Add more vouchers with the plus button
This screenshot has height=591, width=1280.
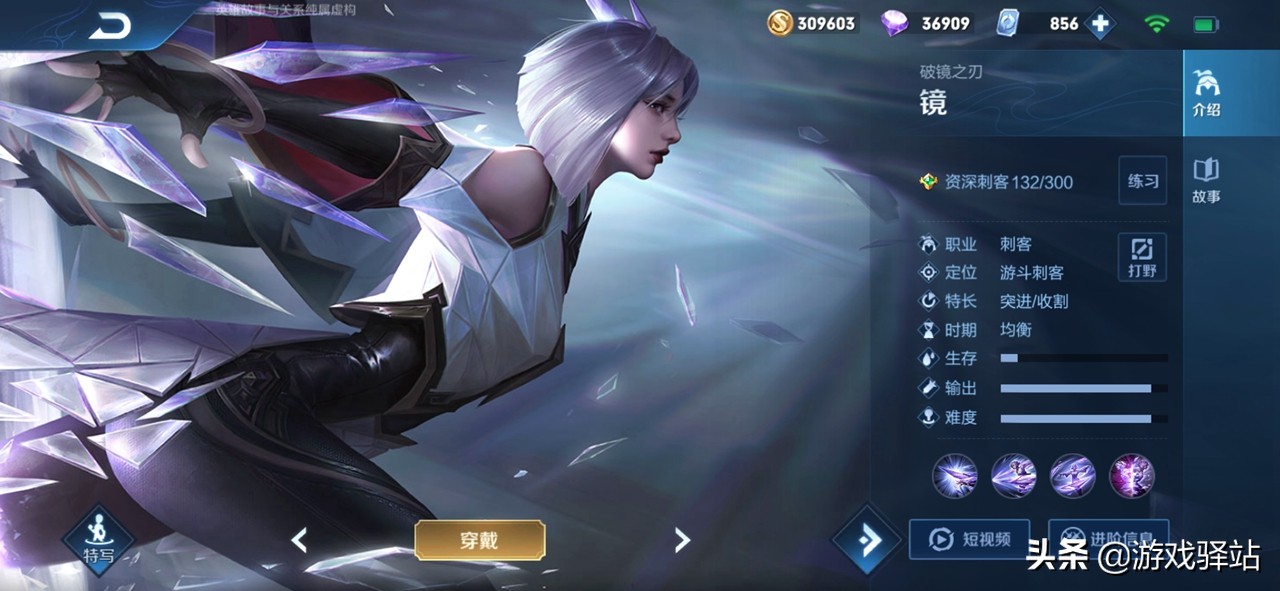click(1101, 24)
